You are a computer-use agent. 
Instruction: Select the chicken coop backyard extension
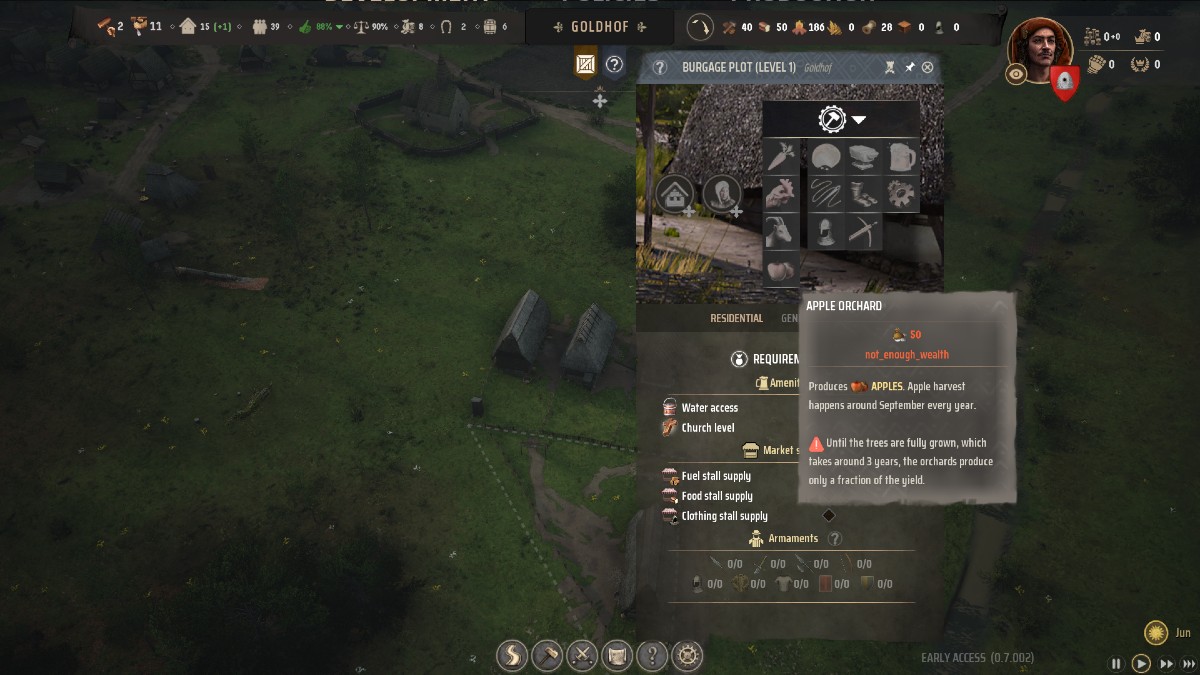point(780,193)
